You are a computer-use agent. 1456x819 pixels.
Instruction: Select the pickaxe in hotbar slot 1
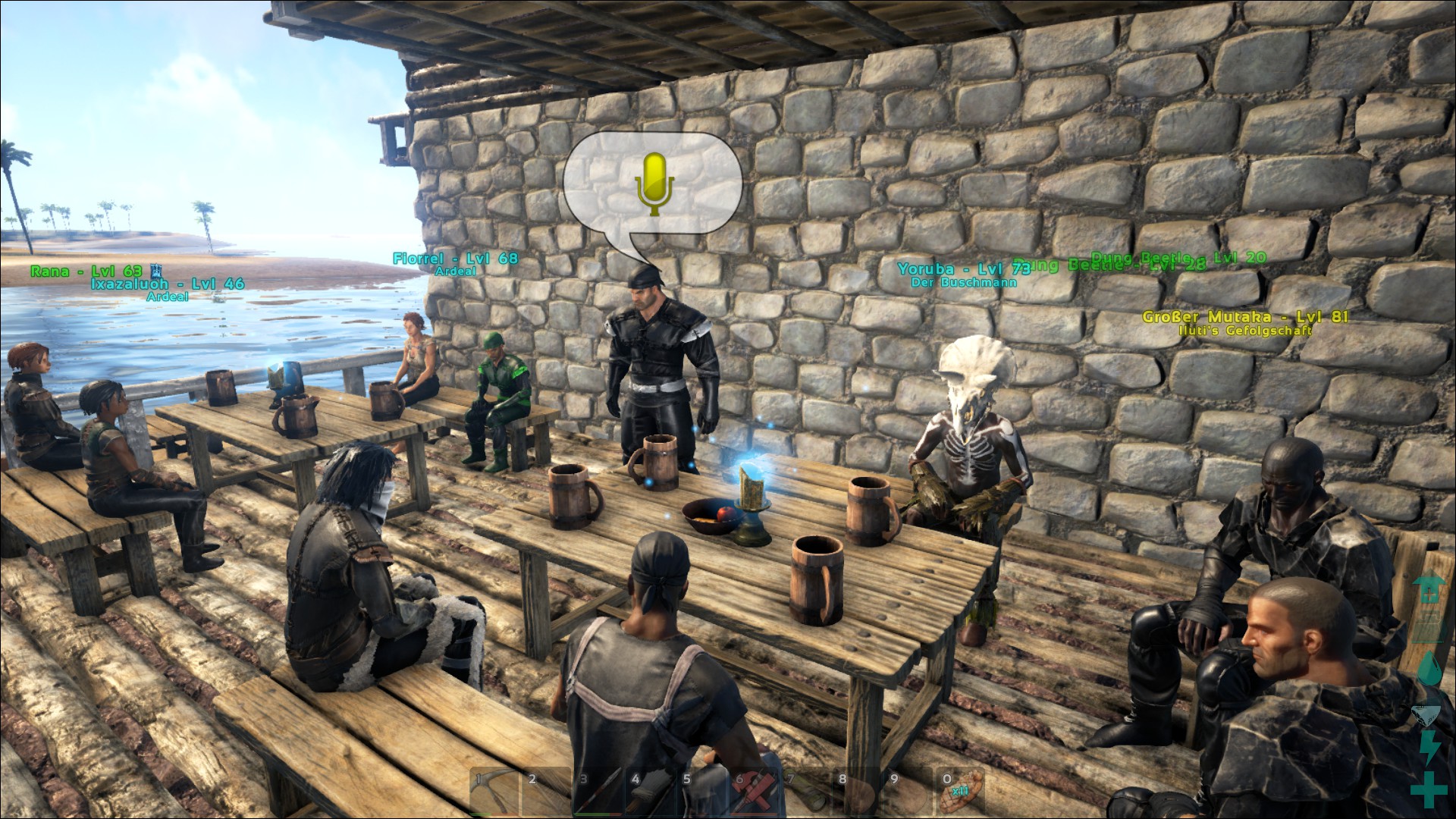(493, 792)
